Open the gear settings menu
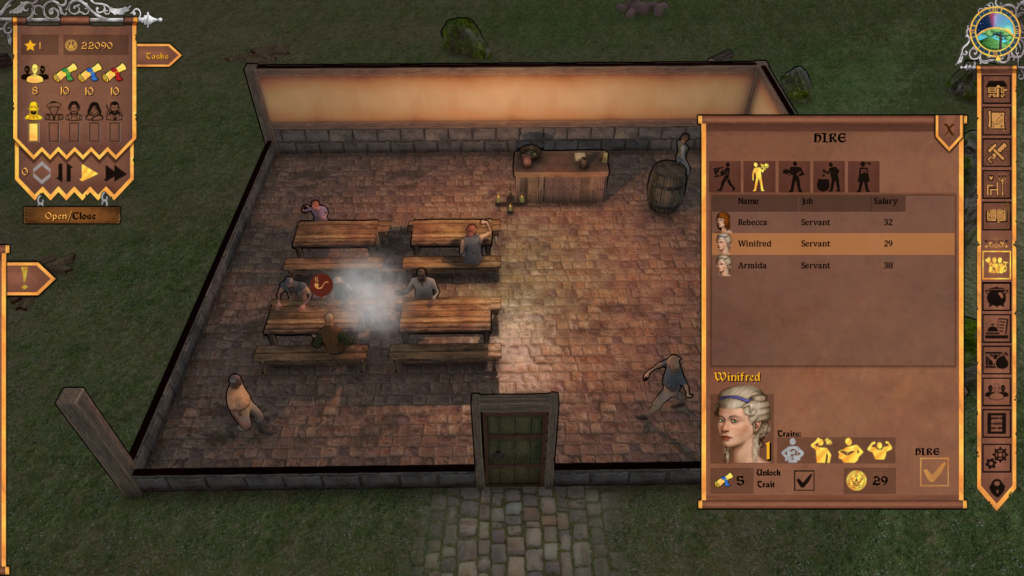1024x576 pixels. pyautogui.click(x=996, y=456)
